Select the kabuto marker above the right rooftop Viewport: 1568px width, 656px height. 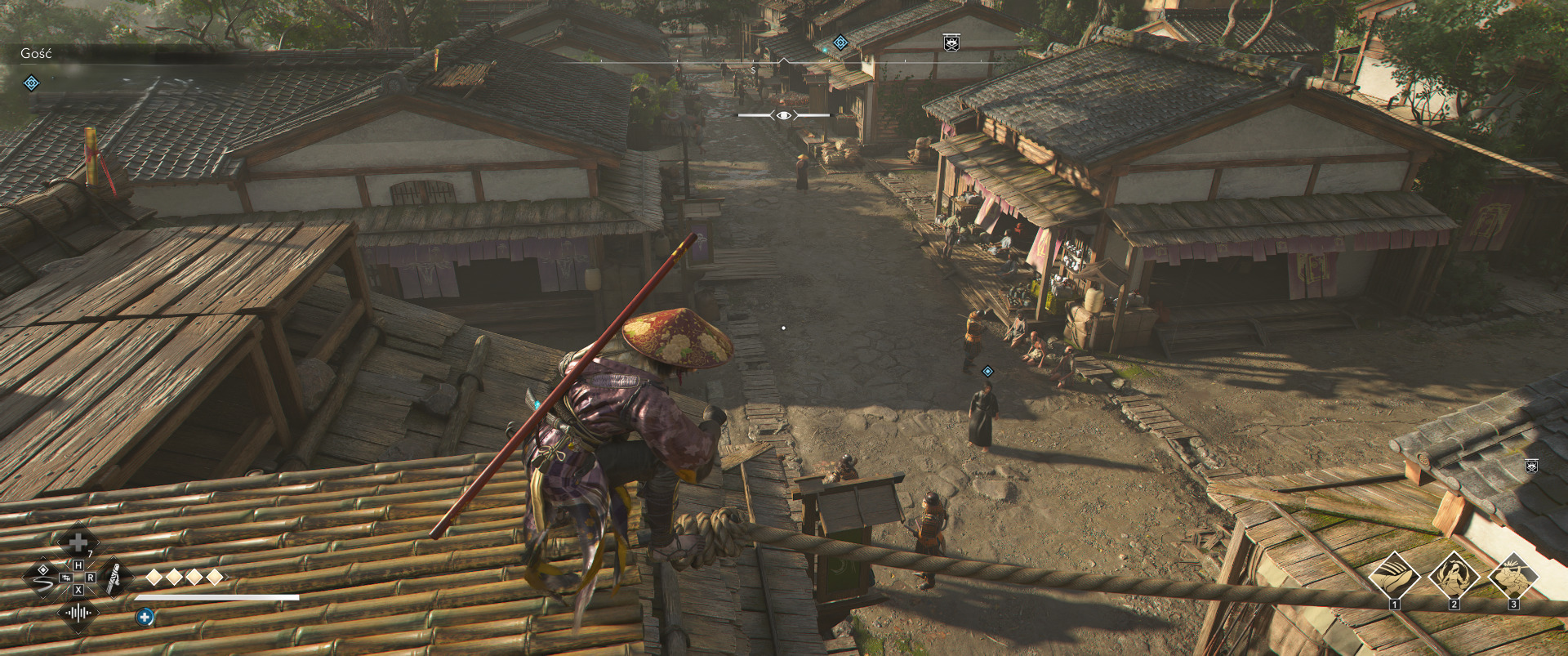(1531, 466)
